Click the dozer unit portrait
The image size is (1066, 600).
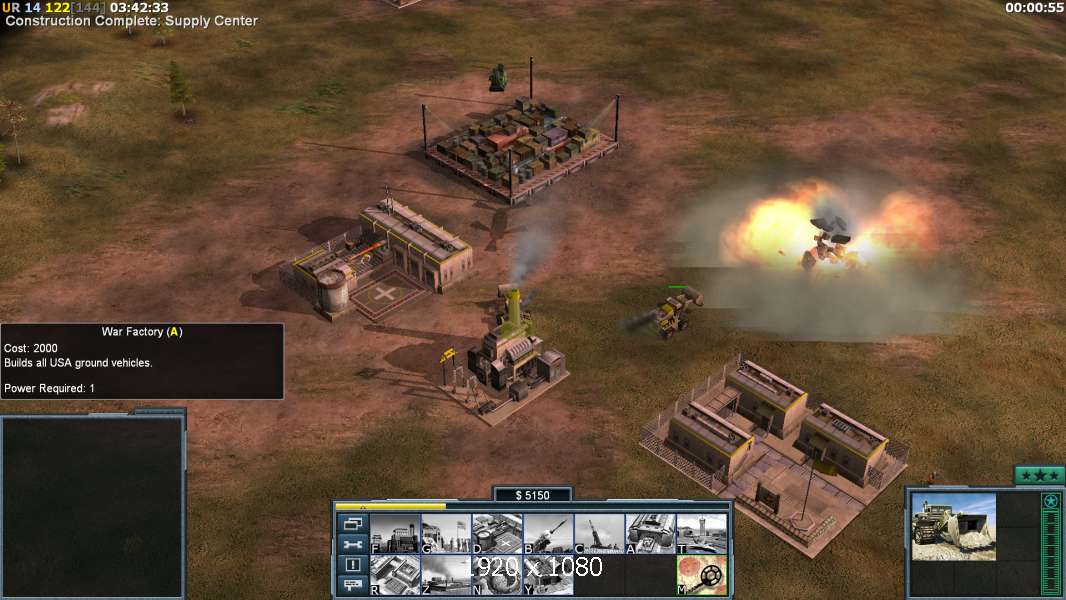(953, 526)
